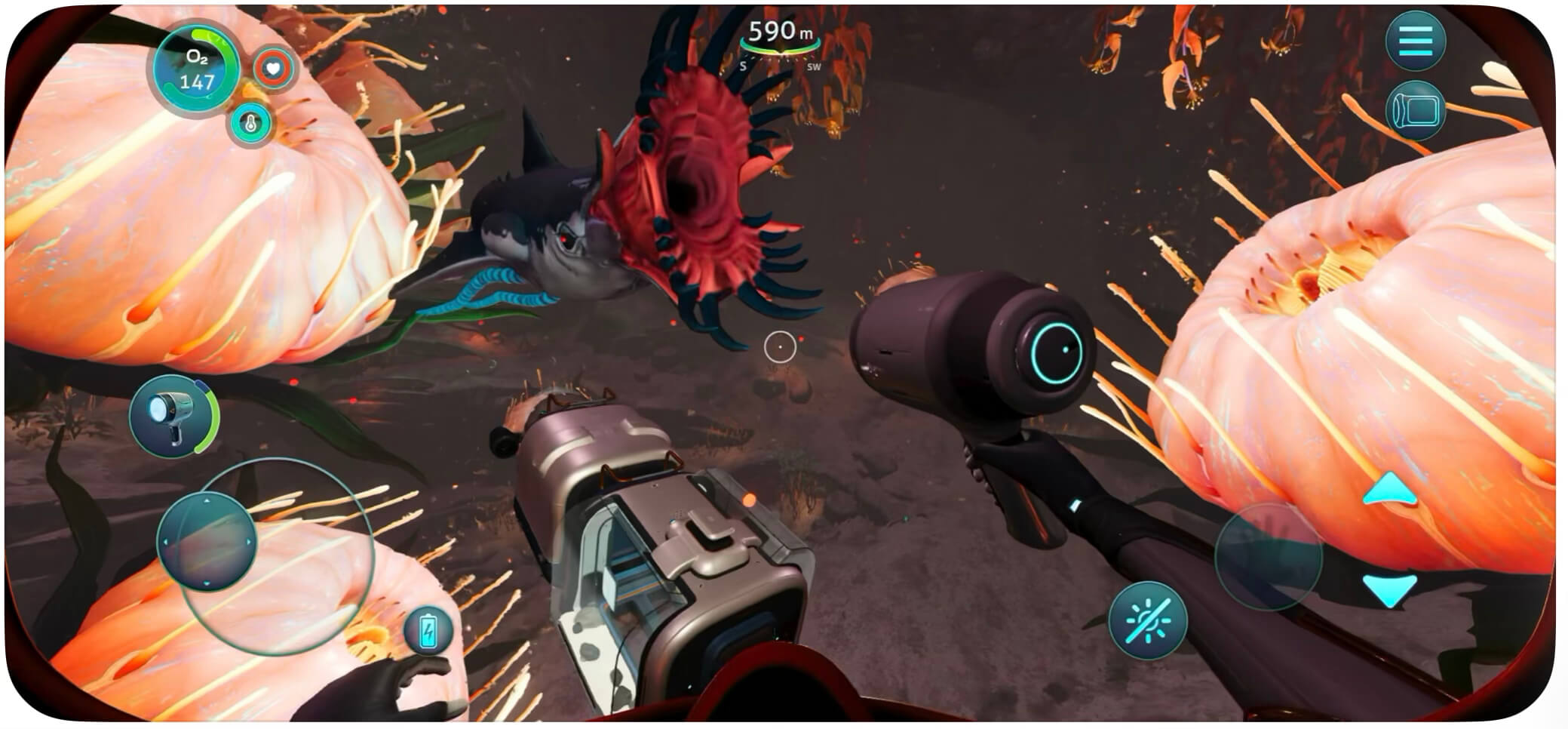
Task: Open the health status icon
Action: point(275,67)
